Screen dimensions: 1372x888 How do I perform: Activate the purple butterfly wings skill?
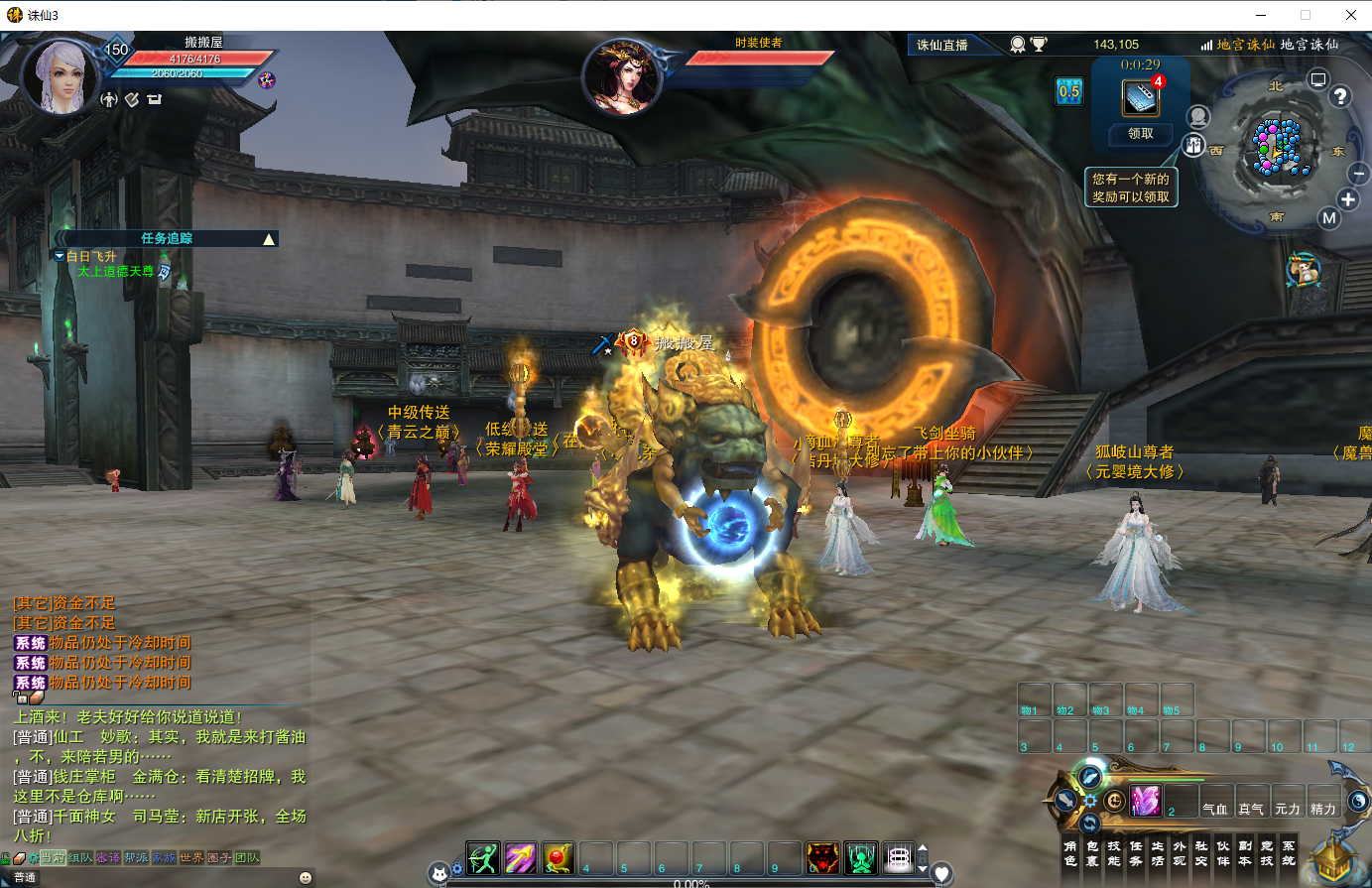coord(1145,800)
